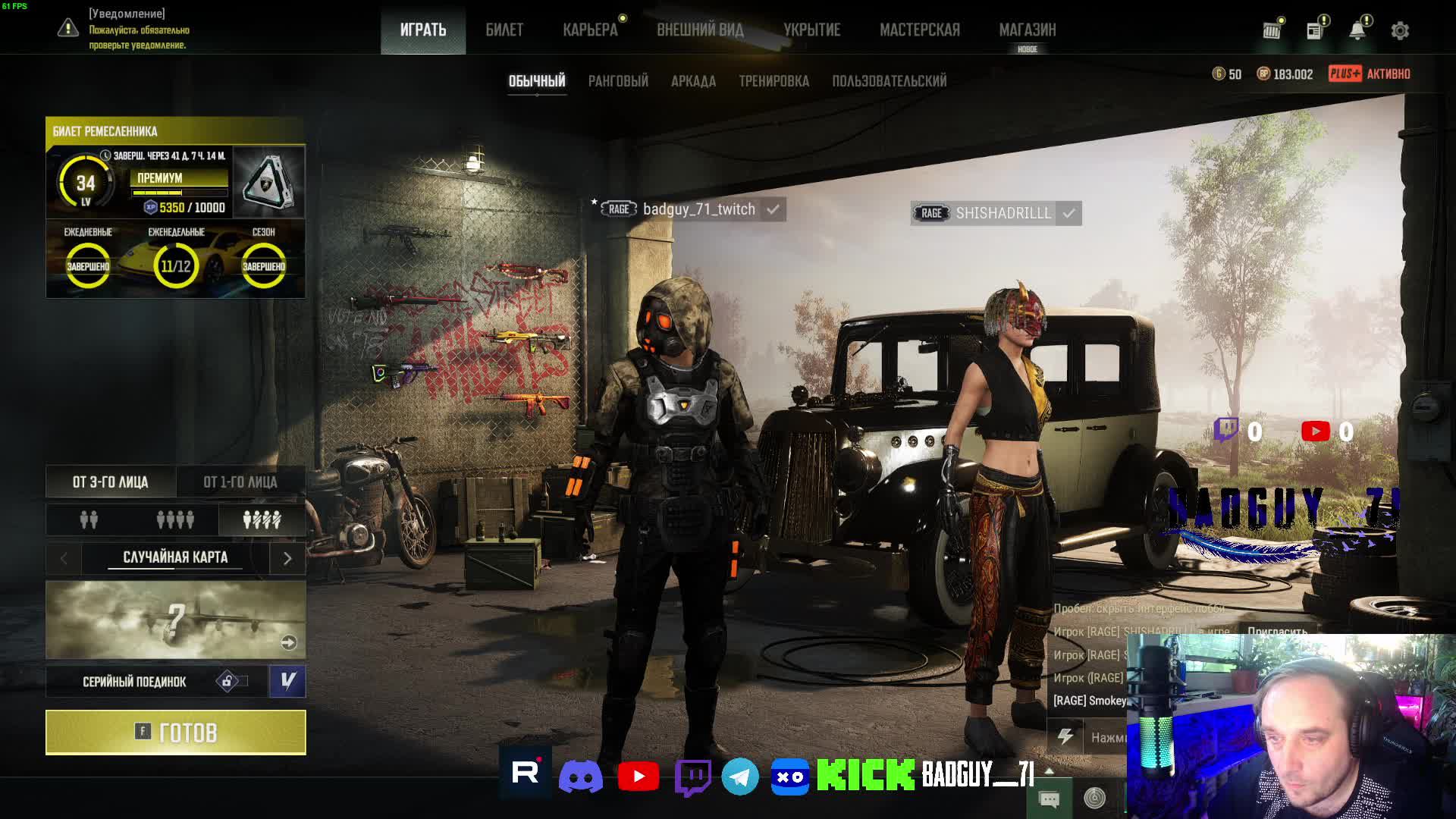Image resolution: width=1456 pixels, height=819 pixels.
Task: Go to the Укрытие tab
Action: (x=811, y=30)
